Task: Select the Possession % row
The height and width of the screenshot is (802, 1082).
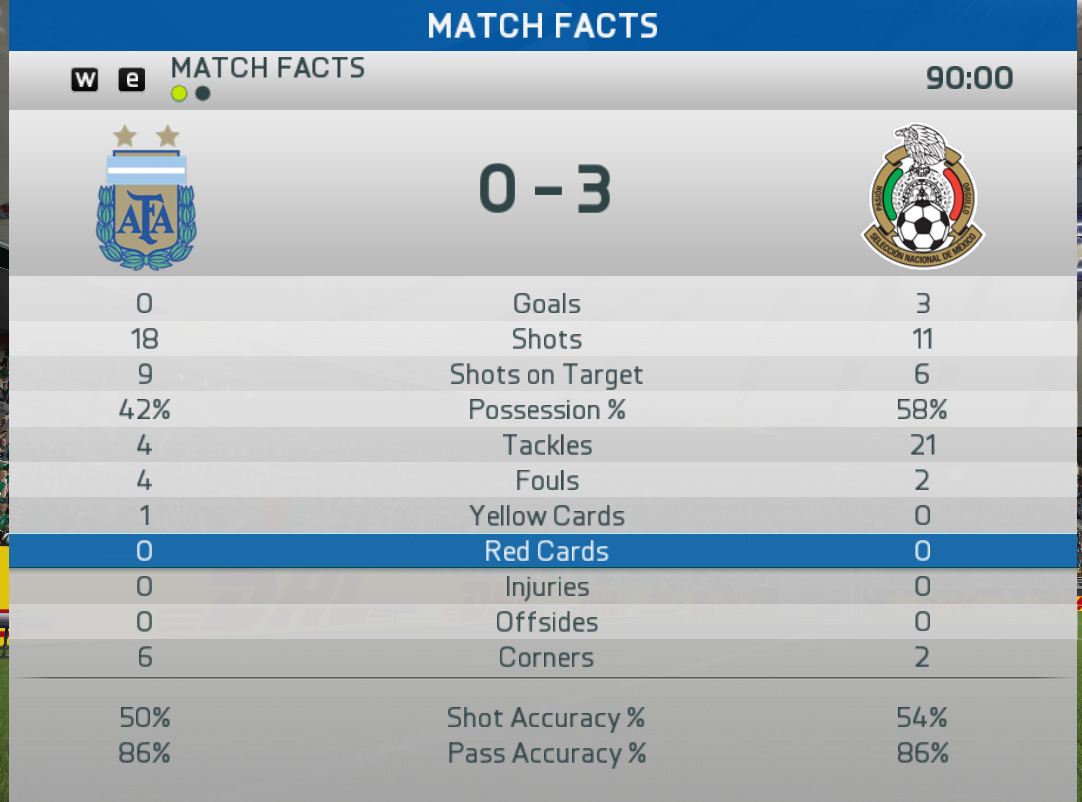Action: pos(546,410)
